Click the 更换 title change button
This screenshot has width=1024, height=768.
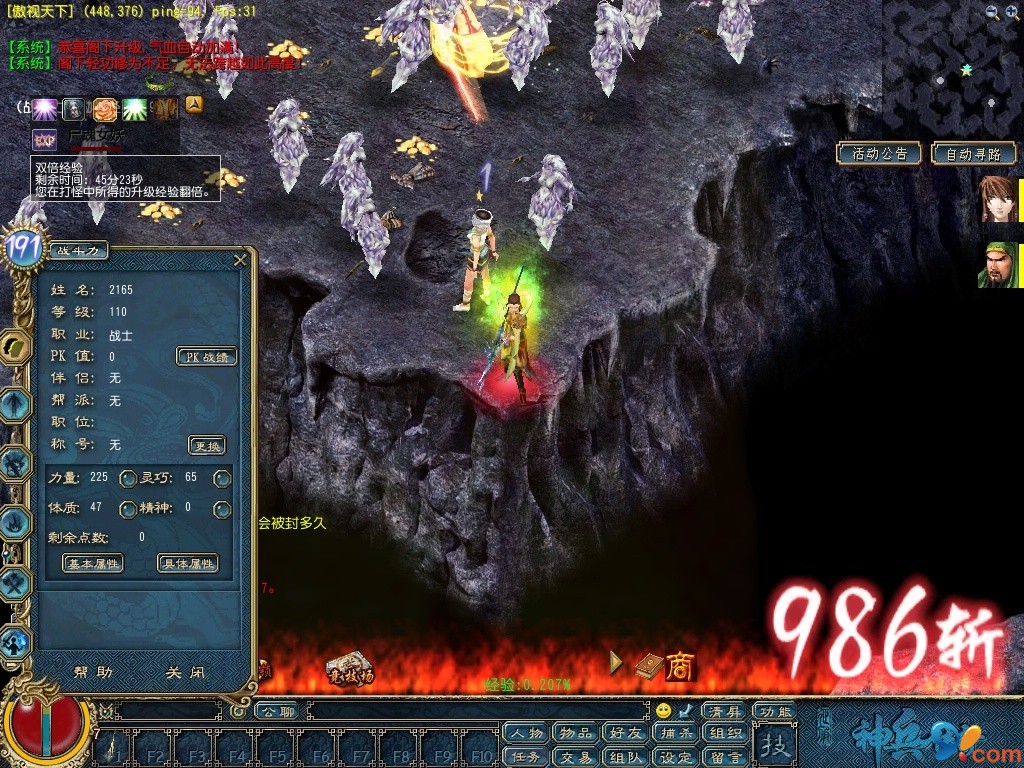pyautogui.click(x=207, y=446)
